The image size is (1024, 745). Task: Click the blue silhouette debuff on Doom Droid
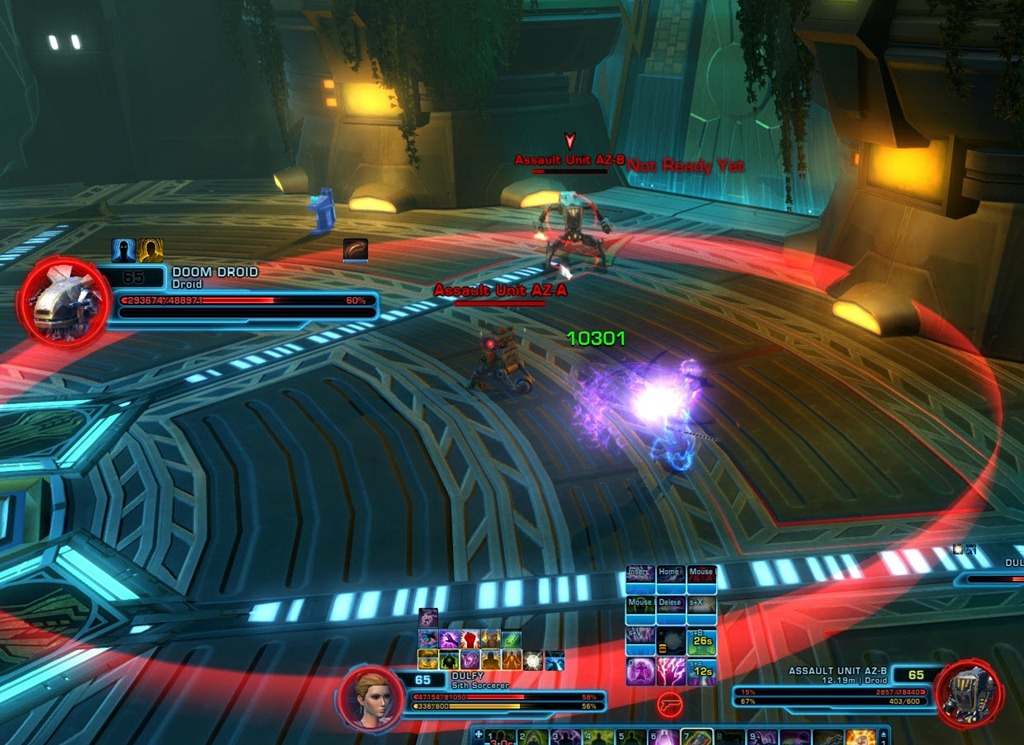[123, 250]
